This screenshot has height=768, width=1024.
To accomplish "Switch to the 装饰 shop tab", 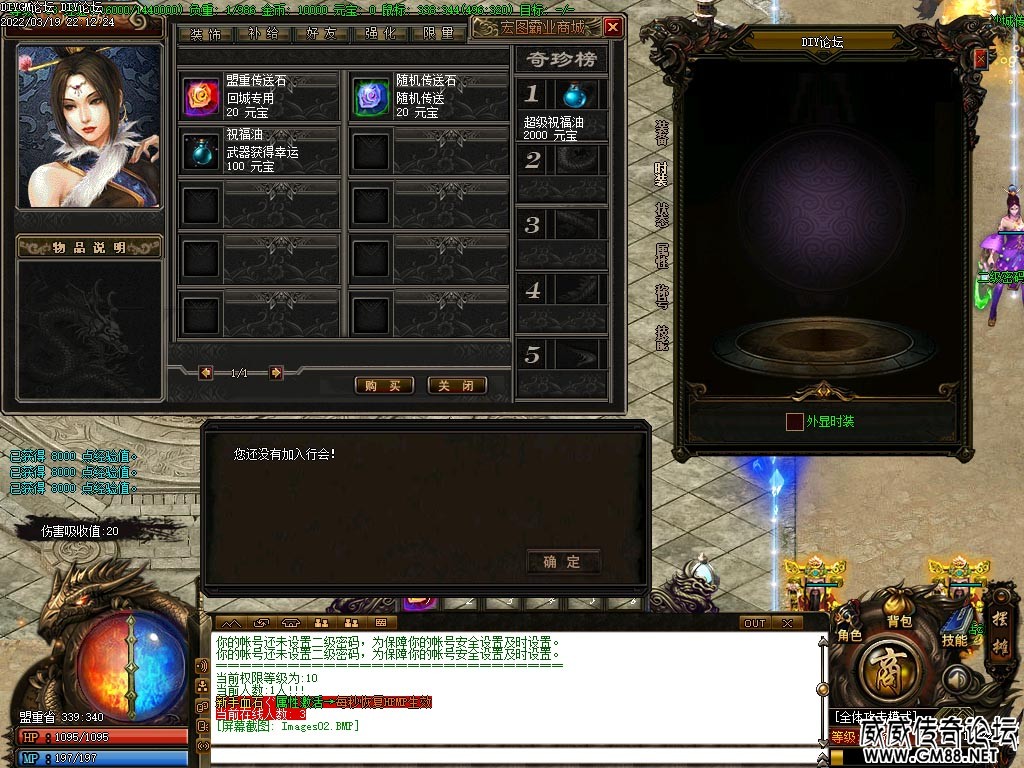I will point(206,33).
